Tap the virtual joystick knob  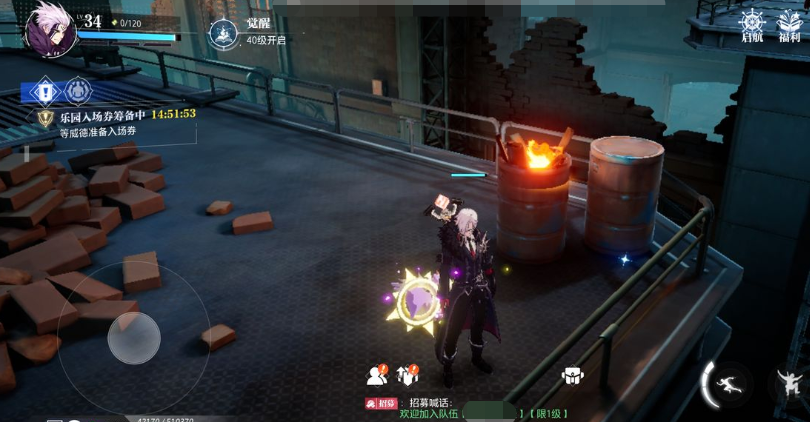pos(134,338)
